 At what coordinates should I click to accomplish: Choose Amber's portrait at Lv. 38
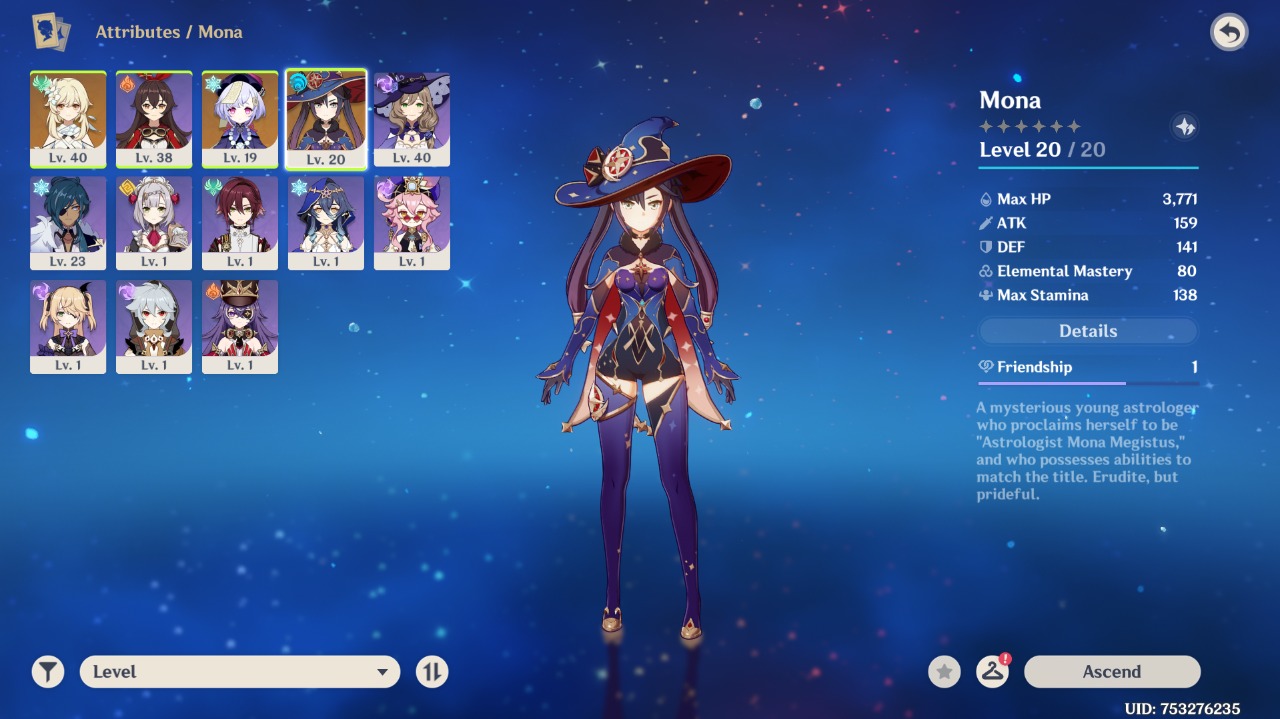click(x=154, y=119)
